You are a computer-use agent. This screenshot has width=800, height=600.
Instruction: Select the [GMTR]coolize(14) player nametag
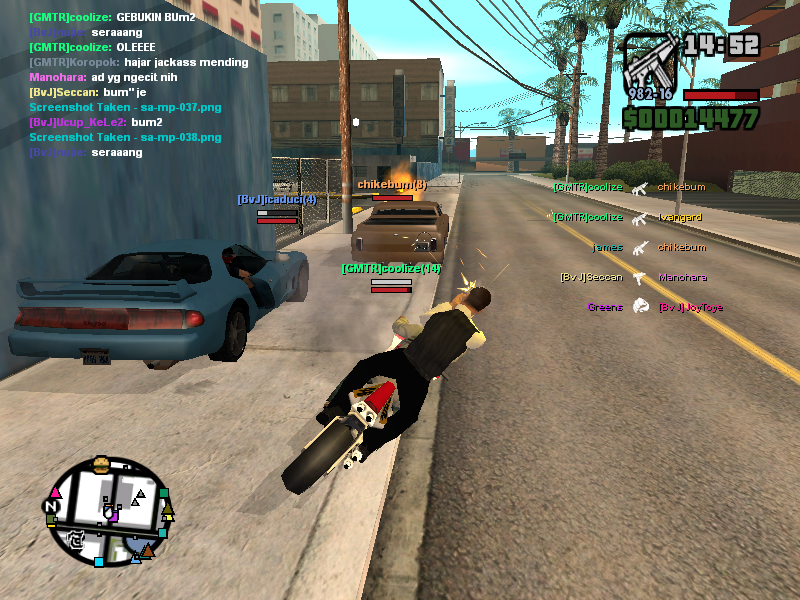390,268
